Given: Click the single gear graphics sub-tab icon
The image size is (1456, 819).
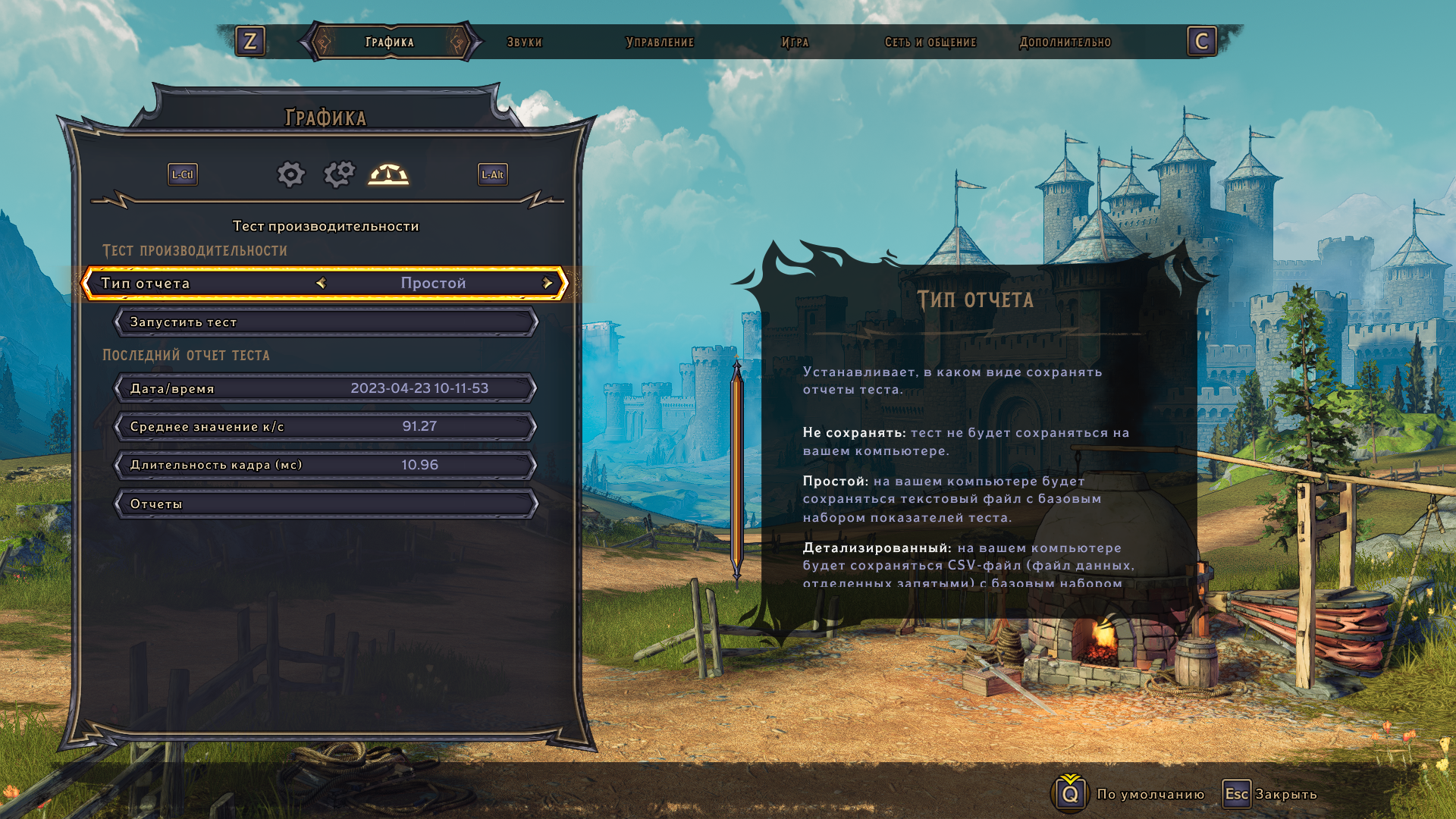Looking at the screenshot, I should pyautogui.click(x=290, y=174).
